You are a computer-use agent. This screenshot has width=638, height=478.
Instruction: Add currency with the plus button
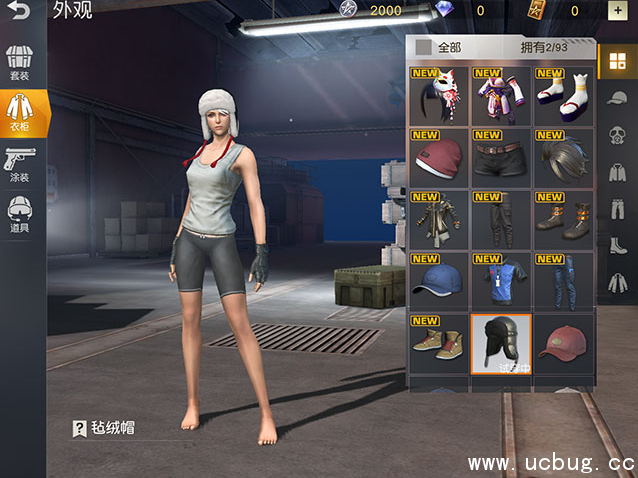616,11
